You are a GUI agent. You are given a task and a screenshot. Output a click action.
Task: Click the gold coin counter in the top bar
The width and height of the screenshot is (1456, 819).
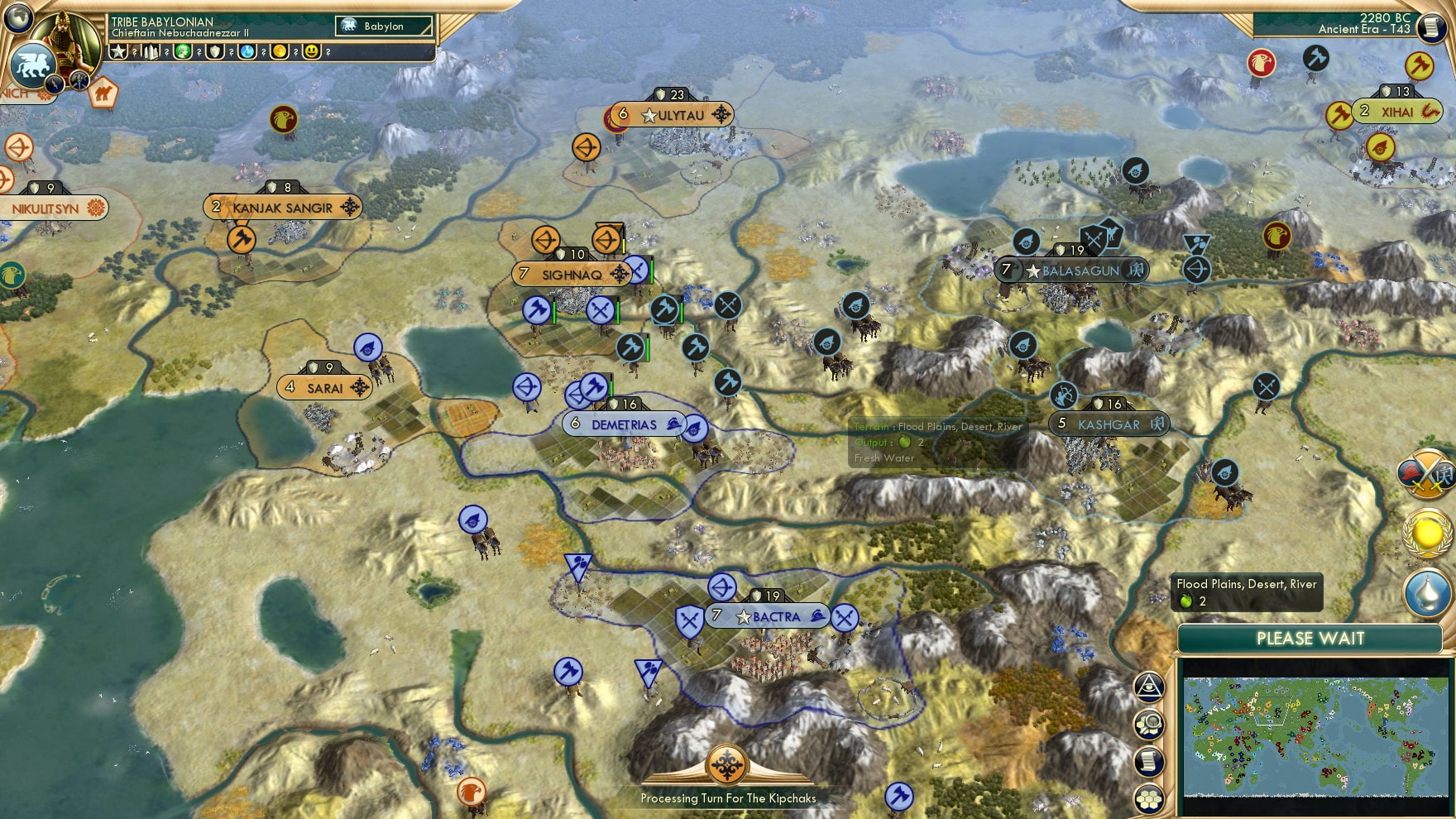(x=279, y=53)
